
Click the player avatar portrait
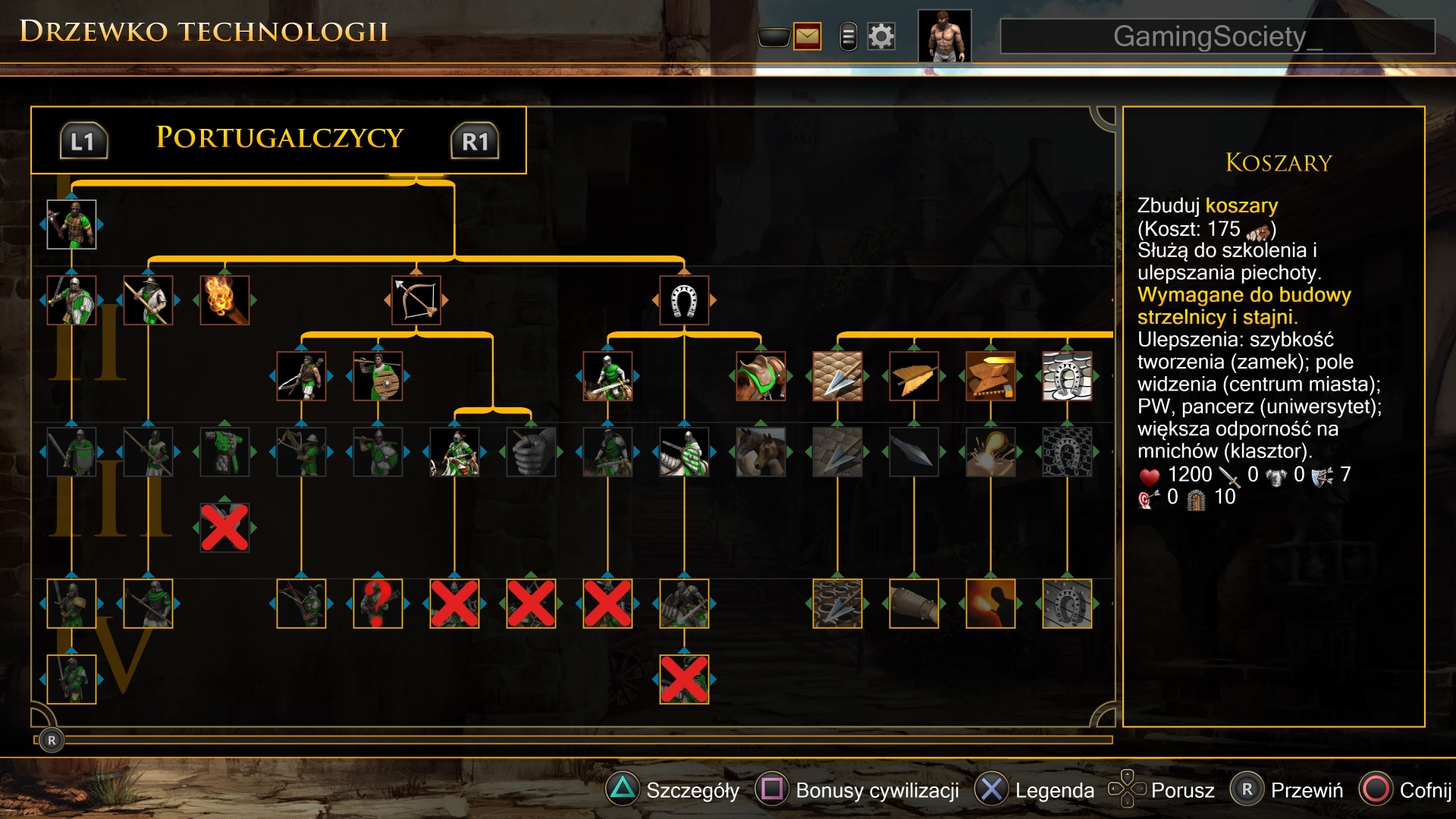pyautogui.click(x=944, y=36)
